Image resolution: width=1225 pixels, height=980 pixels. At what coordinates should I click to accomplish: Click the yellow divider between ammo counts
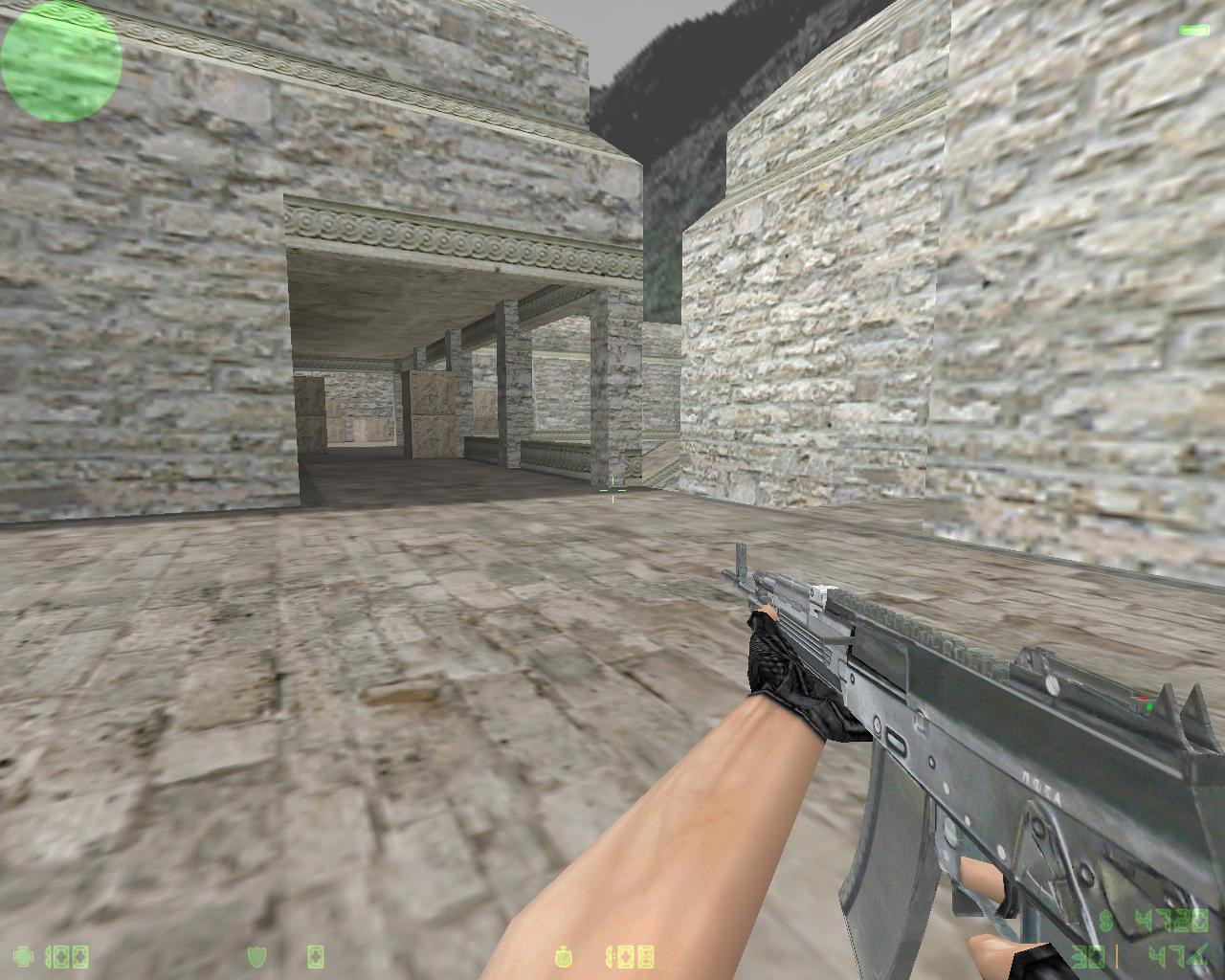tap(1117, 956)
